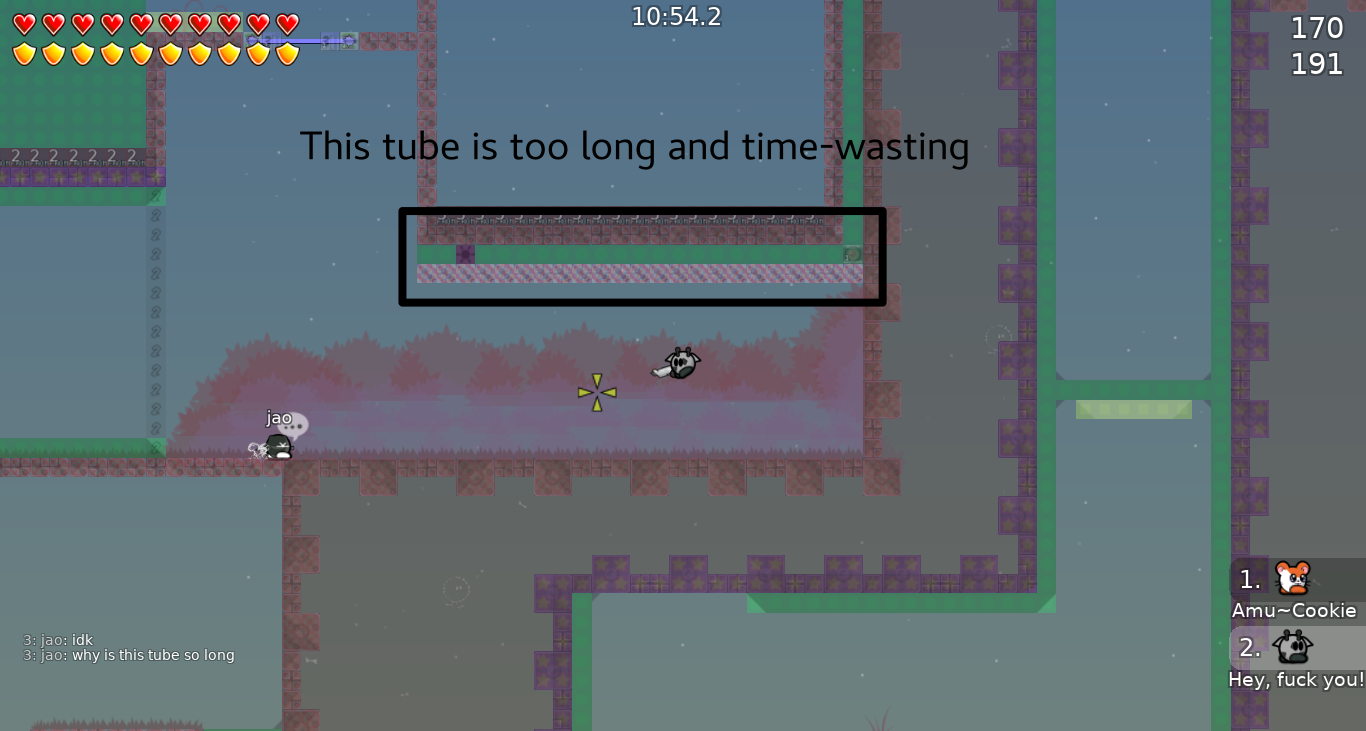The height and width of the screenshot is (731, 1366).
Task: Expand the rank 1 leaderboard entry
Action: click(1248, 577)
